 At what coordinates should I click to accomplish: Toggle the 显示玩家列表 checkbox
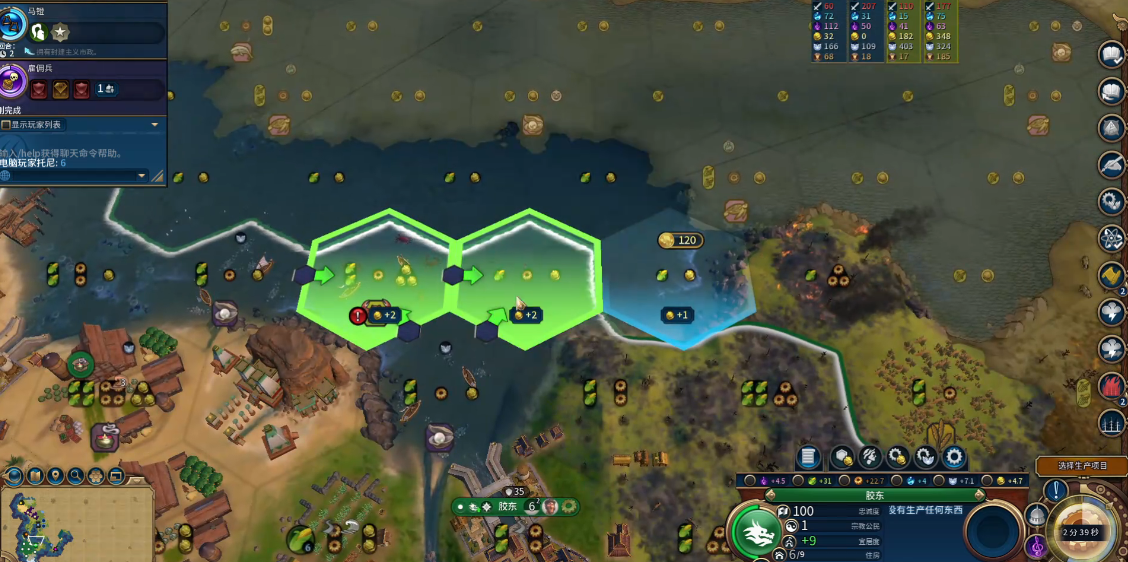pyautogui.click(x=6, y=125)
